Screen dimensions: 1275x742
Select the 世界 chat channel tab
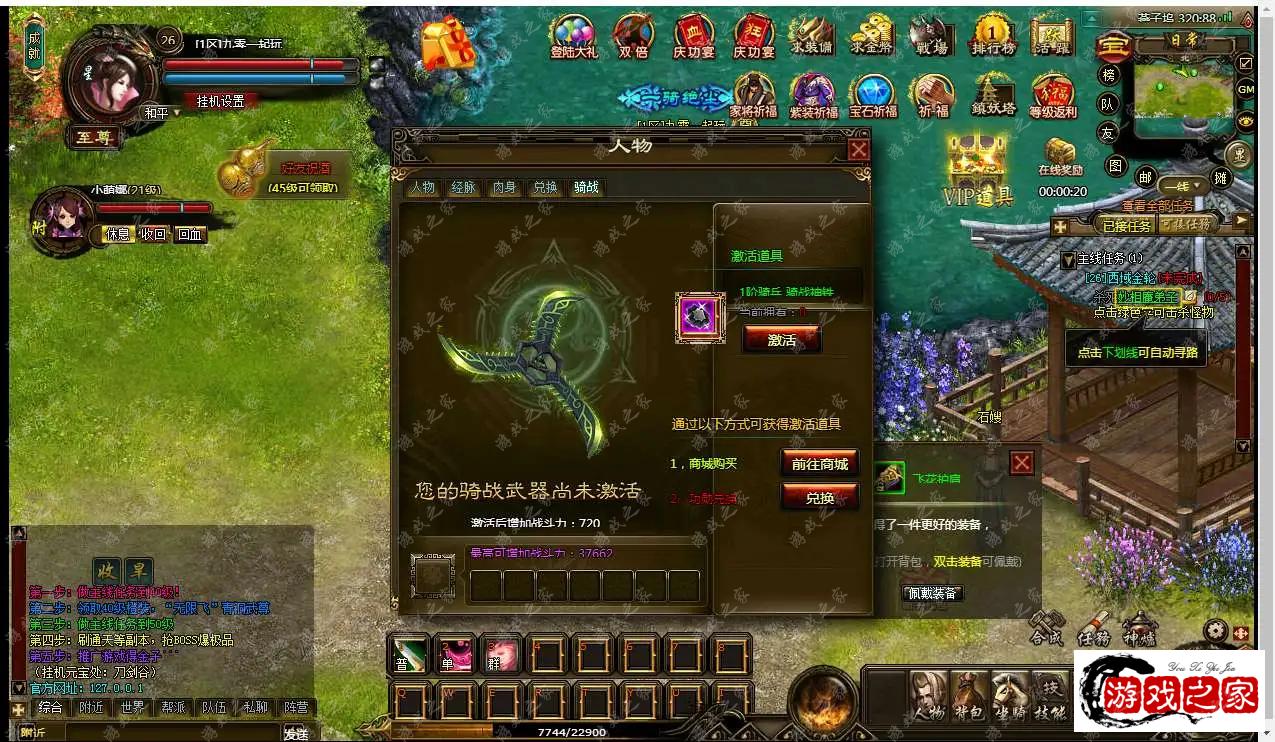pyautogui.click(x=132, y=707)
